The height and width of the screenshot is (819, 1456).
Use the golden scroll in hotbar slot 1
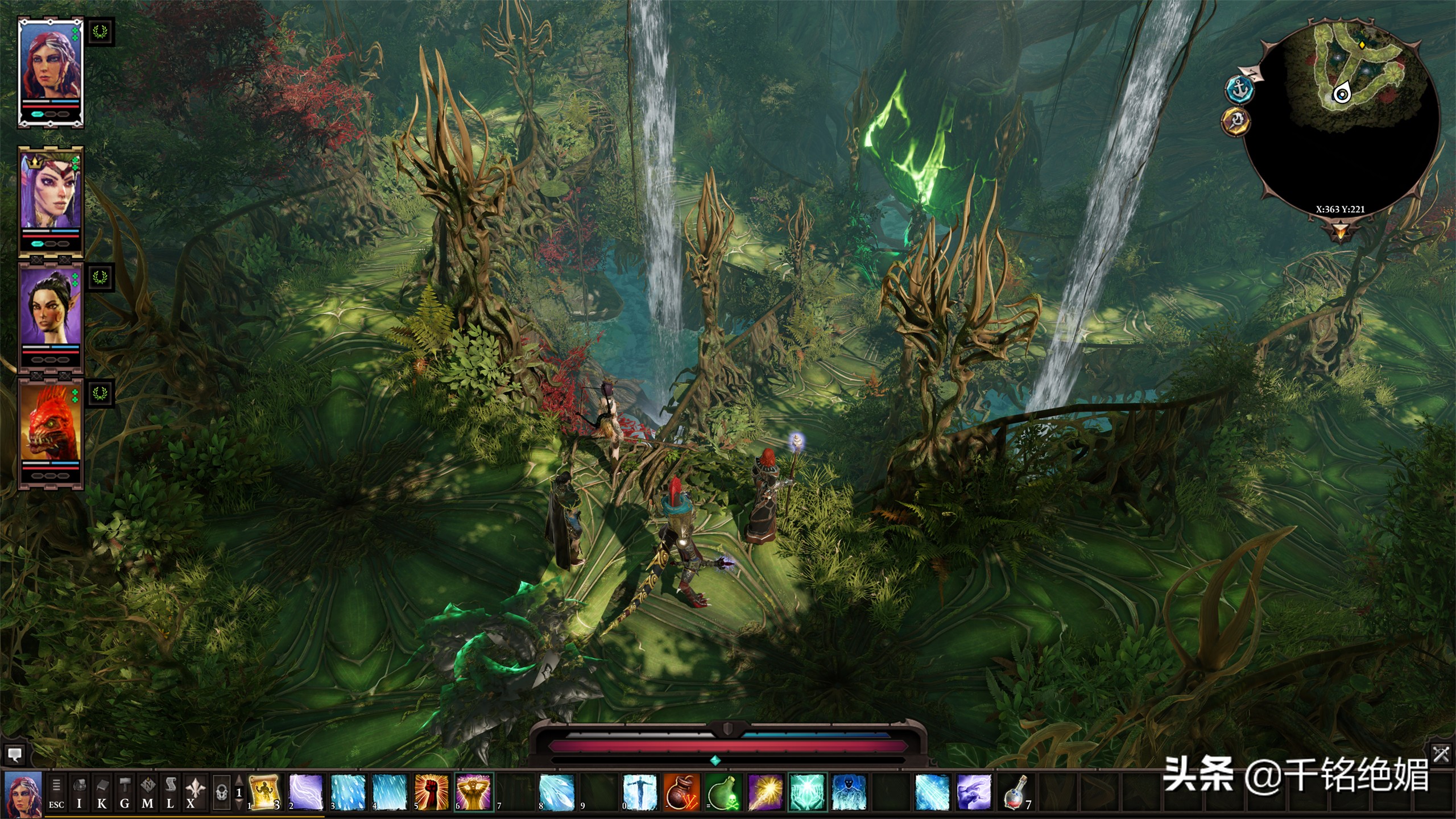pyautogui.click(x=264, y=792)
